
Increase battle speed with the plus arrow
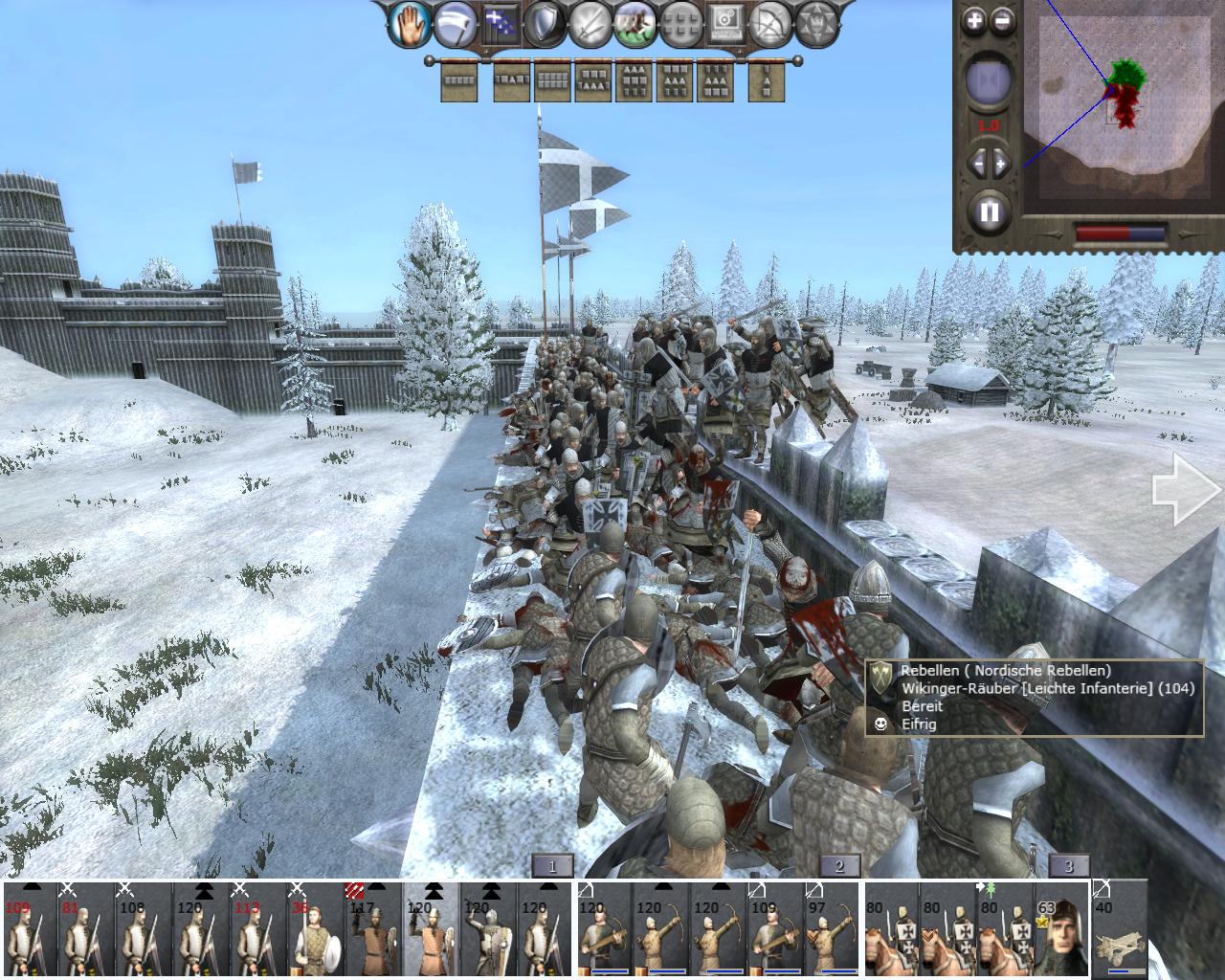pyautogui.click(x=1001, y=163)
